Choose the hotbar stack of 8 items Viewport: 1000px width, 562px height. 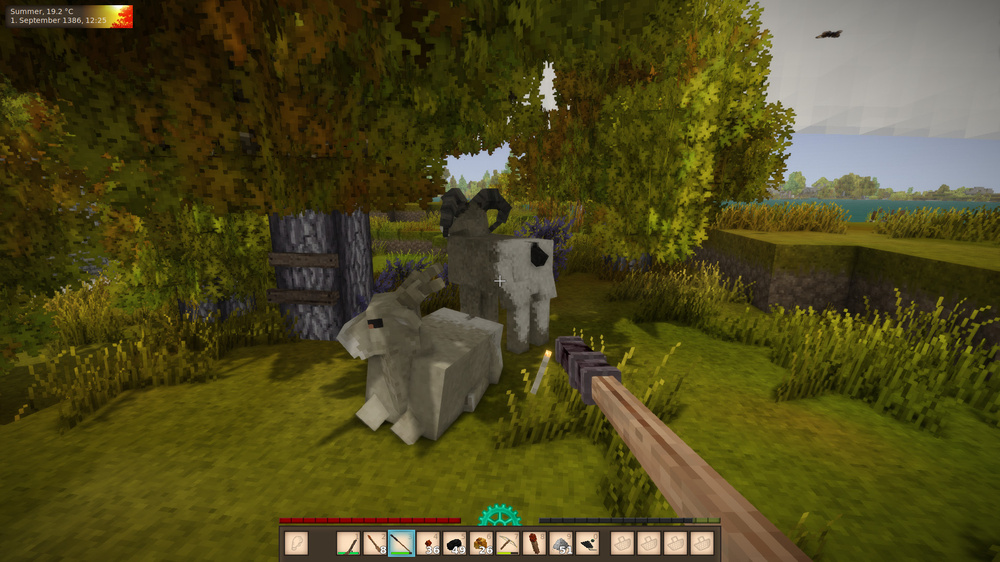coord(375,543)
